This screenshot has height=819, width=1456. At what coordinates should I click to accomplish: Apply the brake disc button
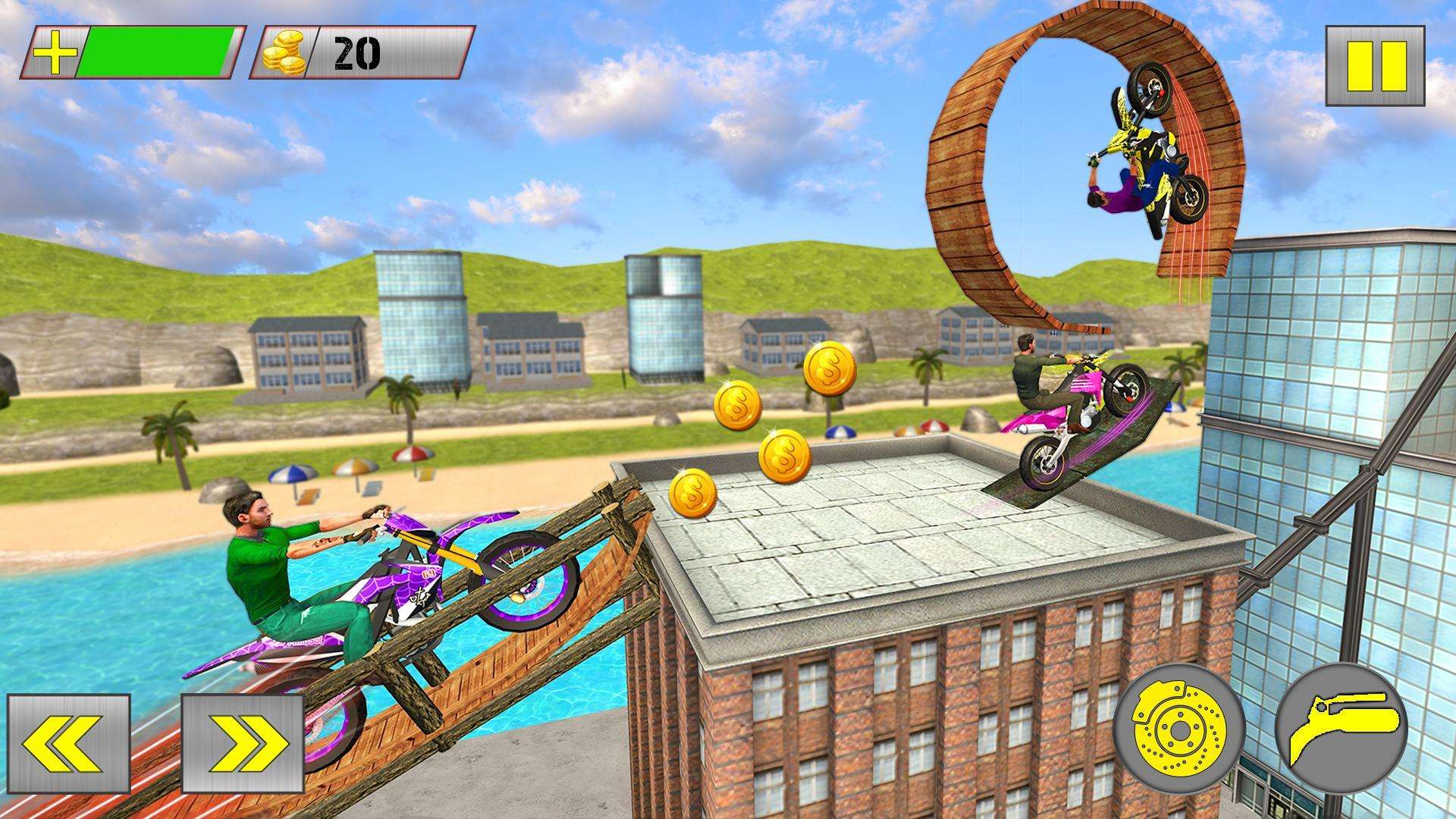pyautogui.click(x=1179, y=730)
